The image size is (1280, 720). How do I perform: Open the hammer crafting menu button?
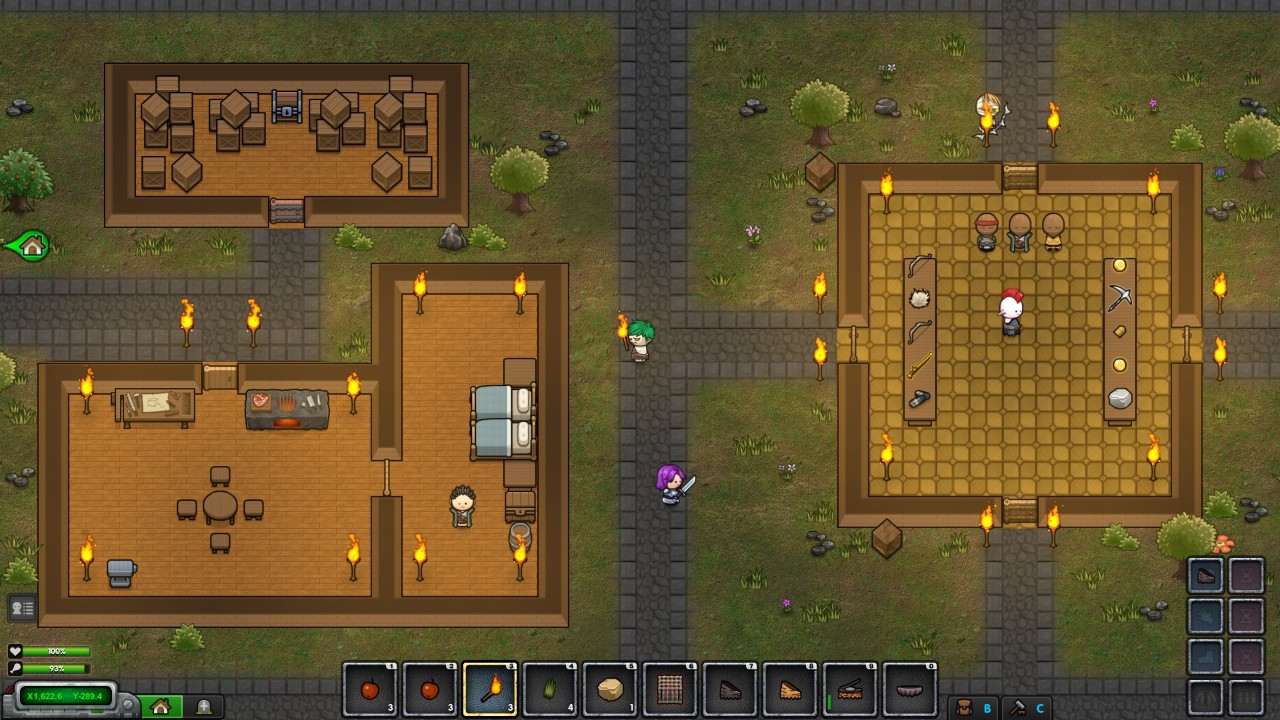[1018, 707]
